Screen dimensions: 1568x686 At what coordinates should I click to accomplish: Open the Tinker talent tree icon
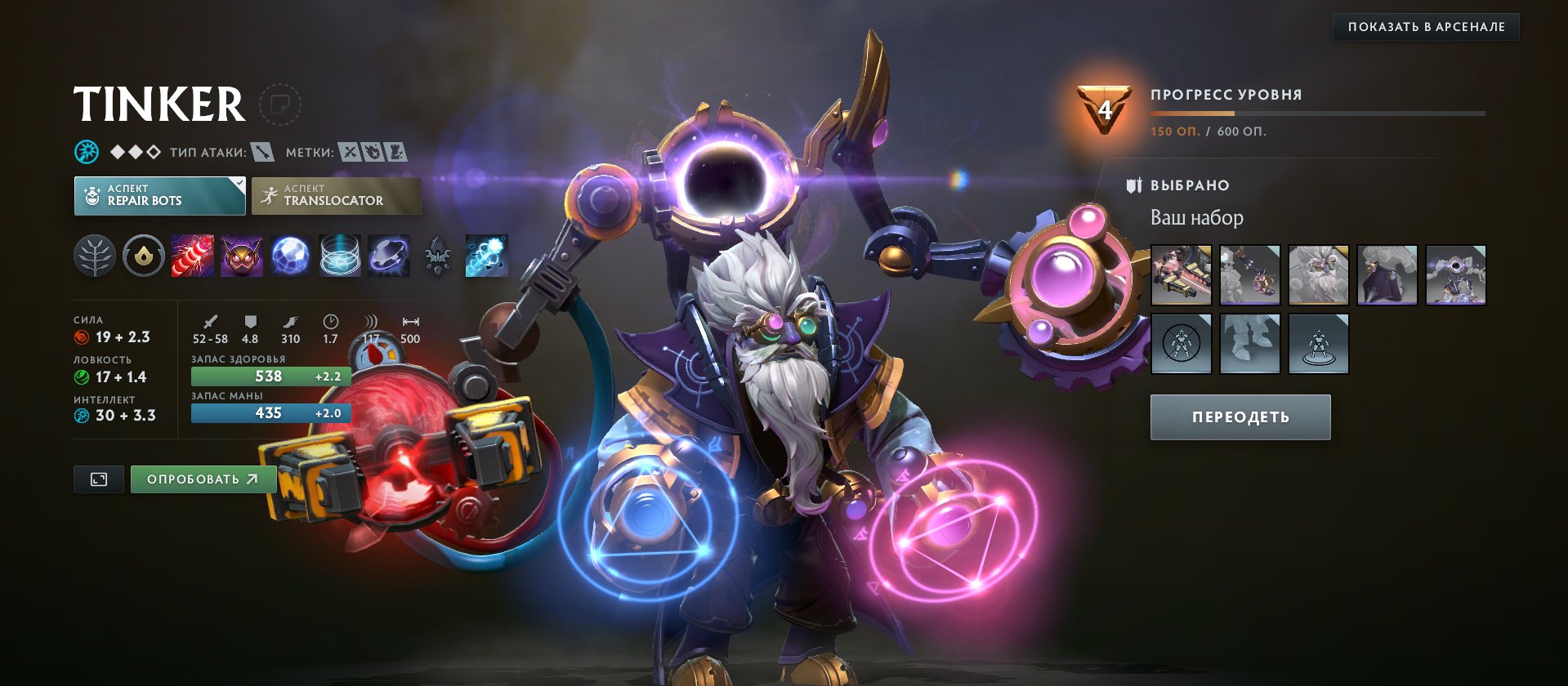coord(95,256)
